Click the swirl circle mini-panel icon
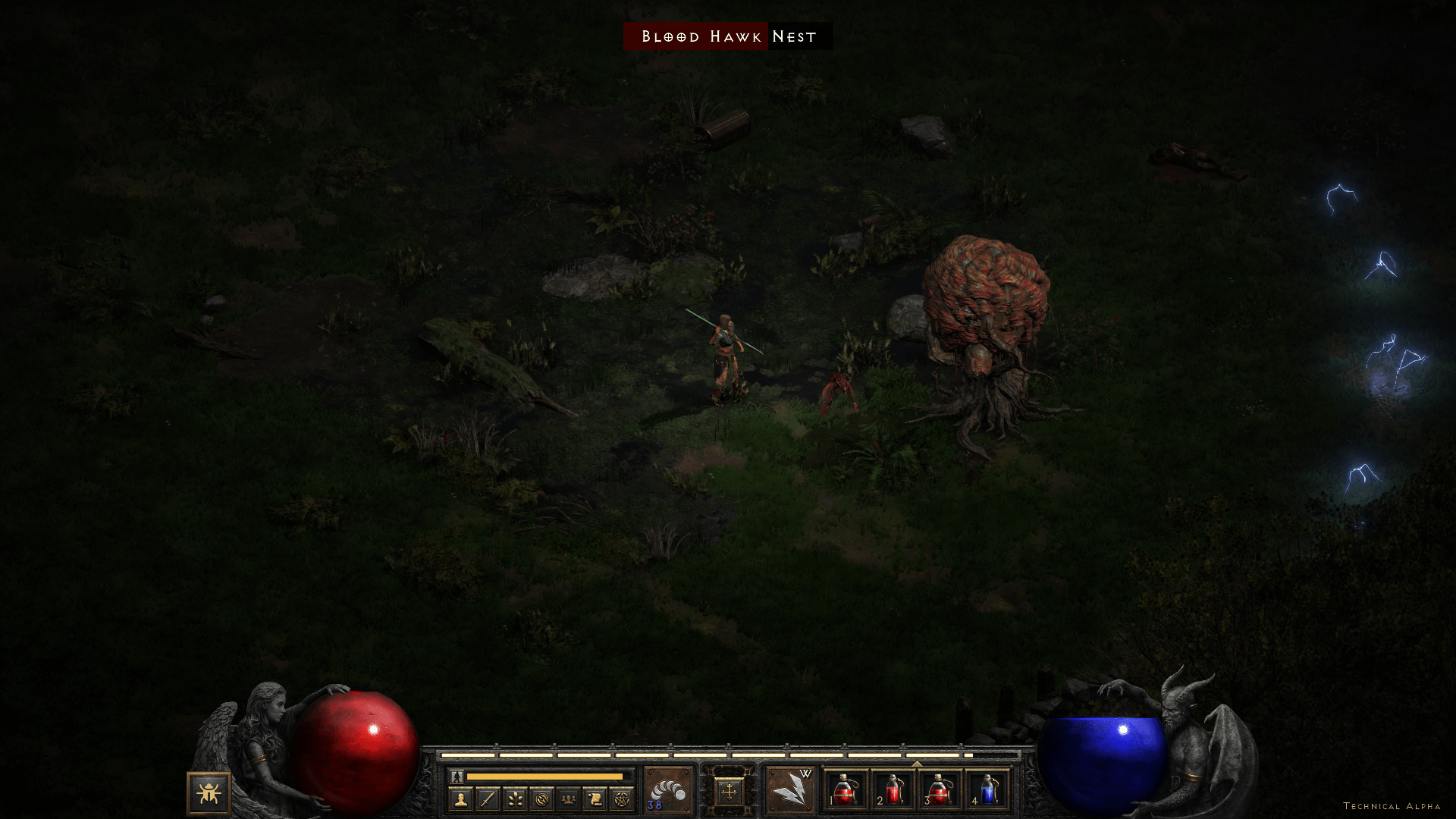This screenshot has height=819, width=1456. pyautogui.click(x=541, y=799)
